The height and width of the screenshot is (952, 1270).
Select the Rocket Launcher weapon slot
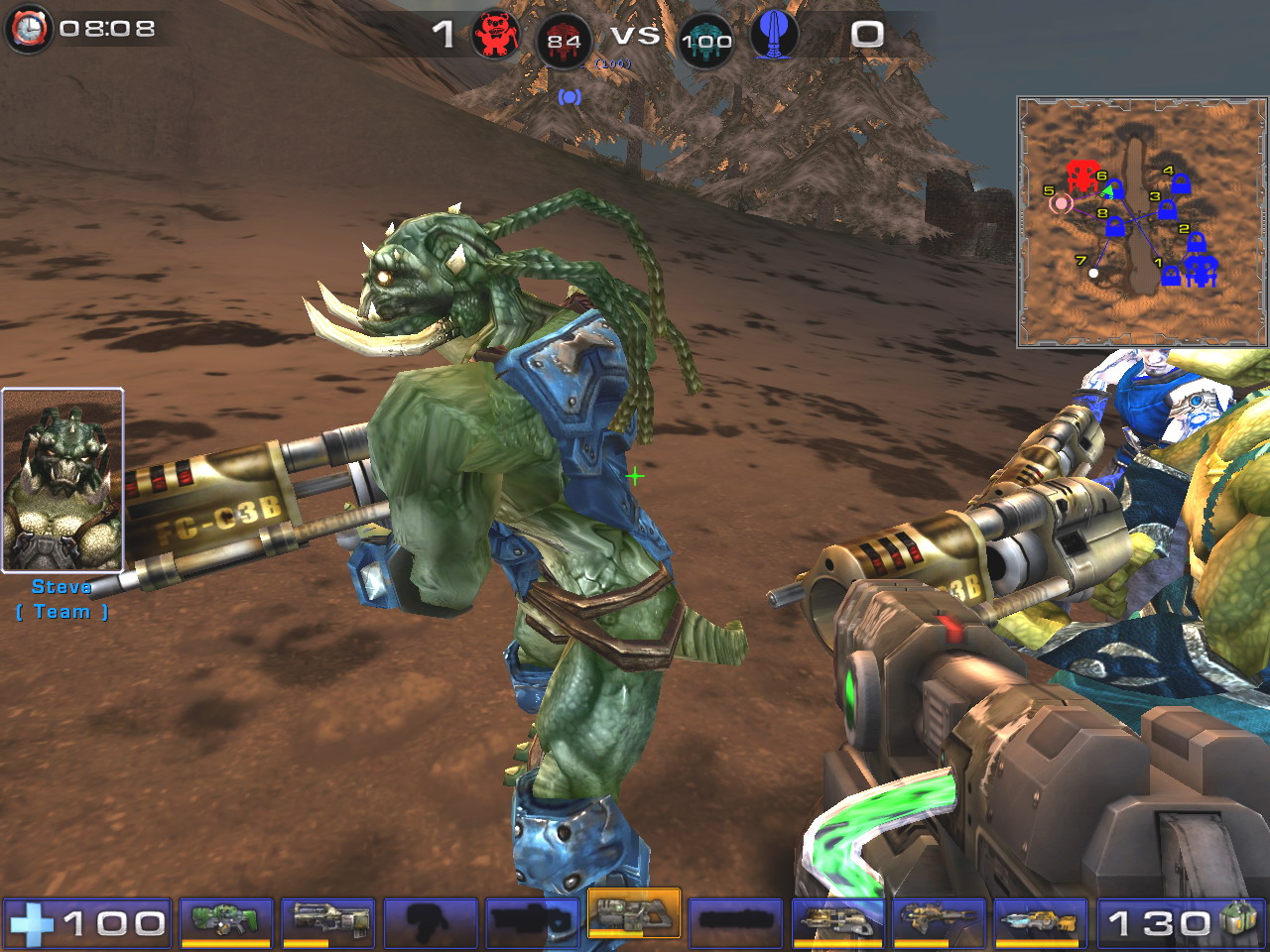pos(939,921)
